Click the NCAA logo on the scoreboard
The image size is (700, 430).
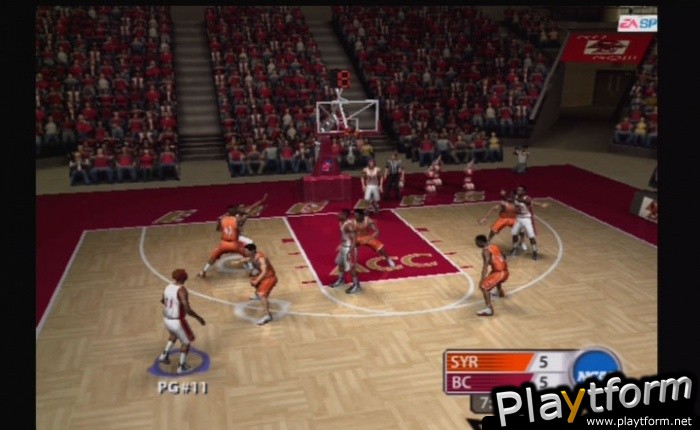coord(596,367)
